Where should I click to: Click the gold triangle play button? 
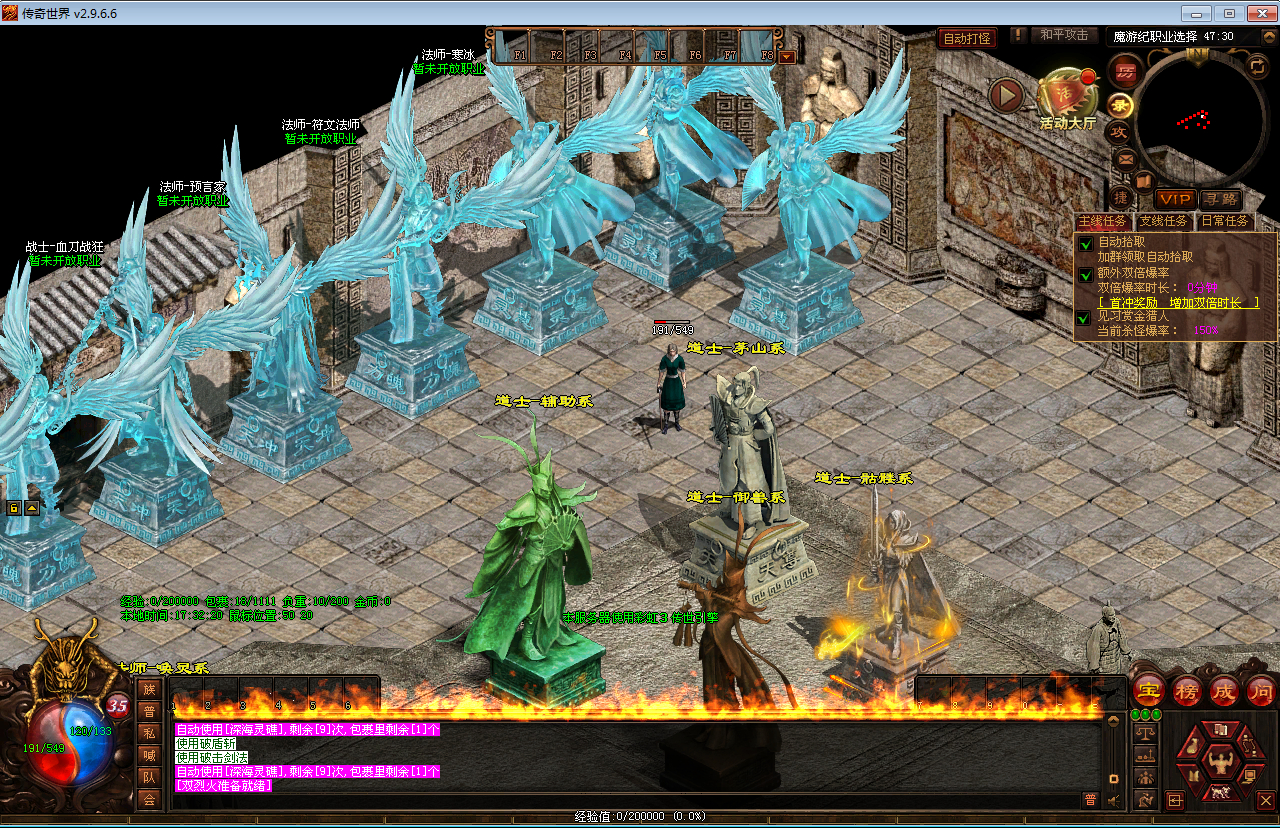pos(1007,96)
